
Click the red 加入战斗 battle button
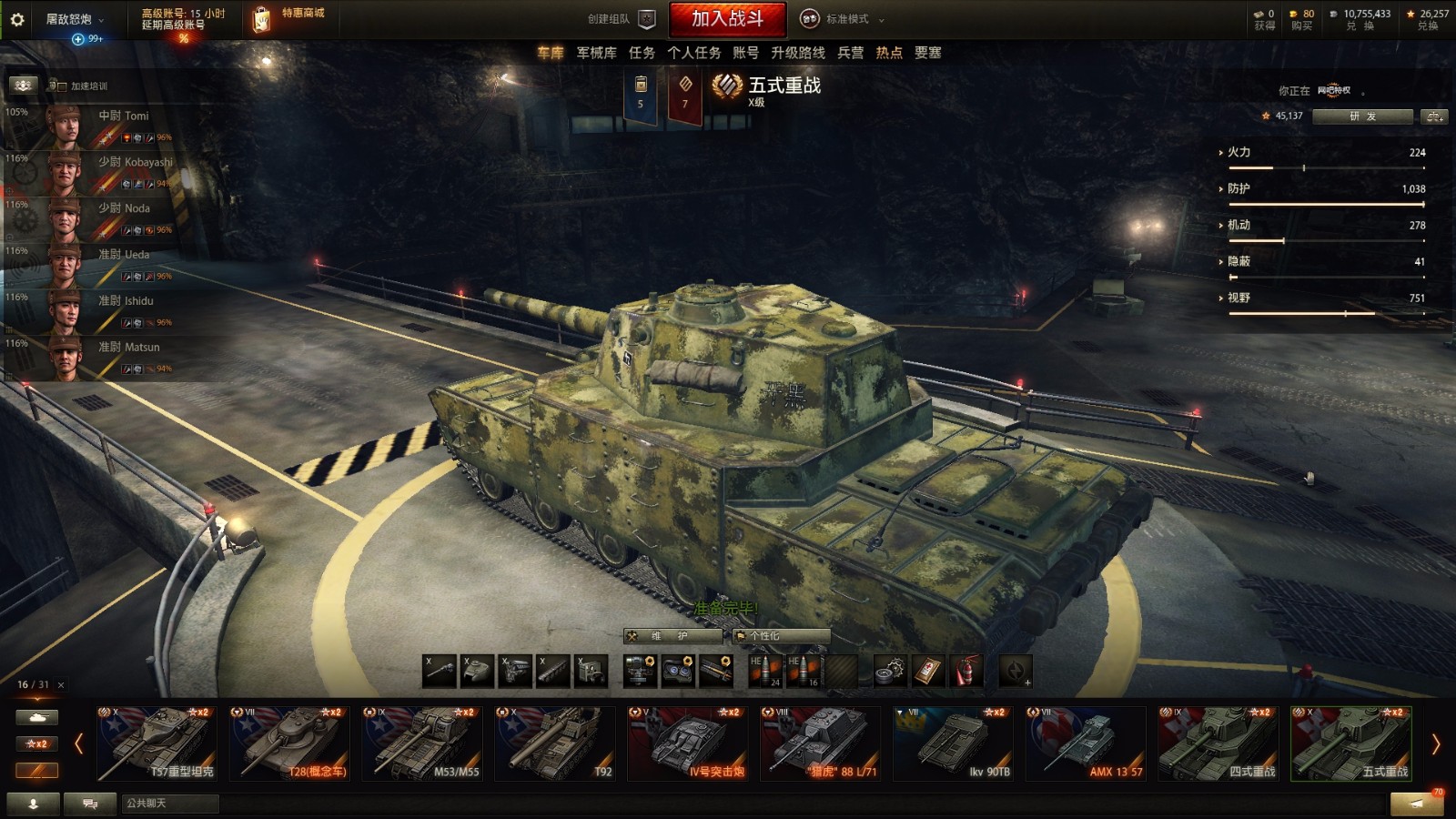pos(727,19)
